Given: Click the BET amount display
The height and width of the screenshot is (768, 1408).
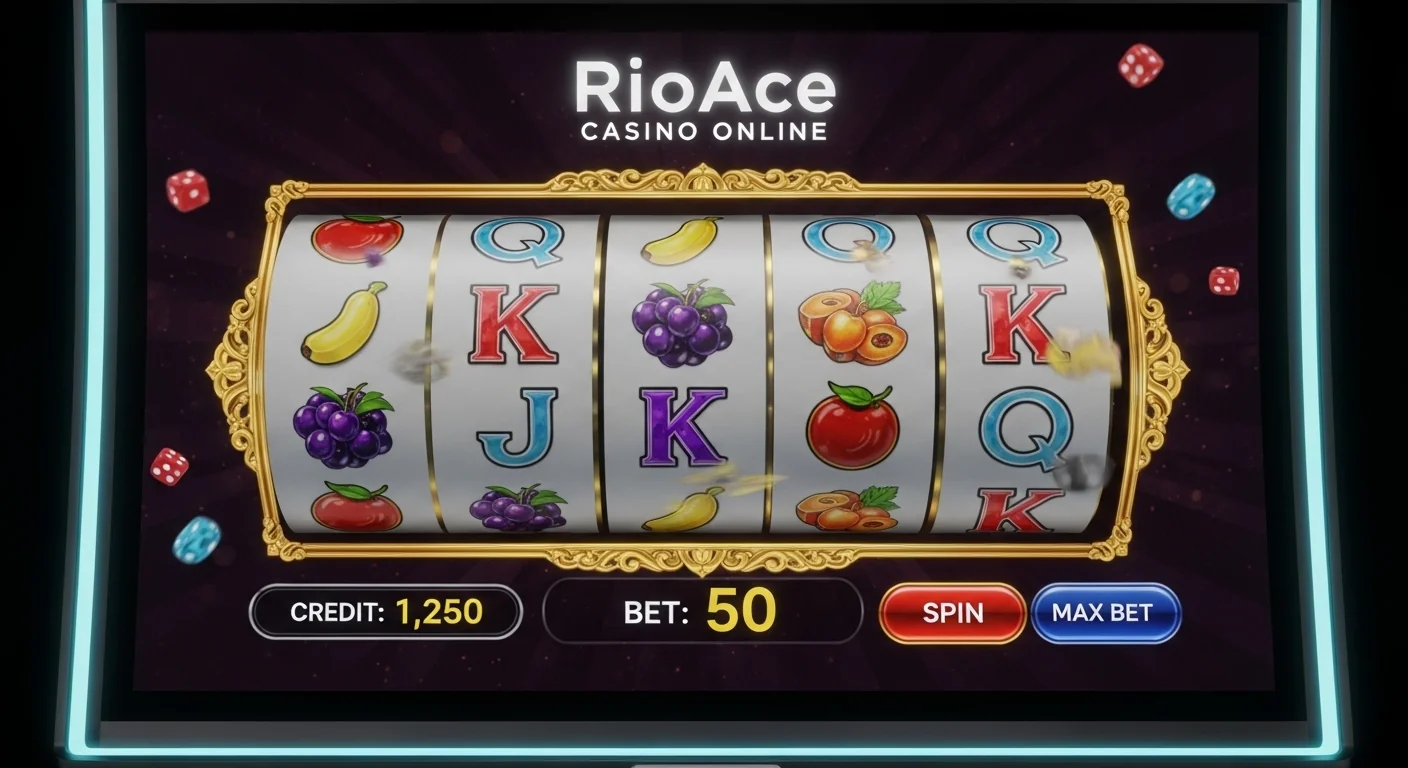Looking at the screenshot, I should tap(705, 611).
